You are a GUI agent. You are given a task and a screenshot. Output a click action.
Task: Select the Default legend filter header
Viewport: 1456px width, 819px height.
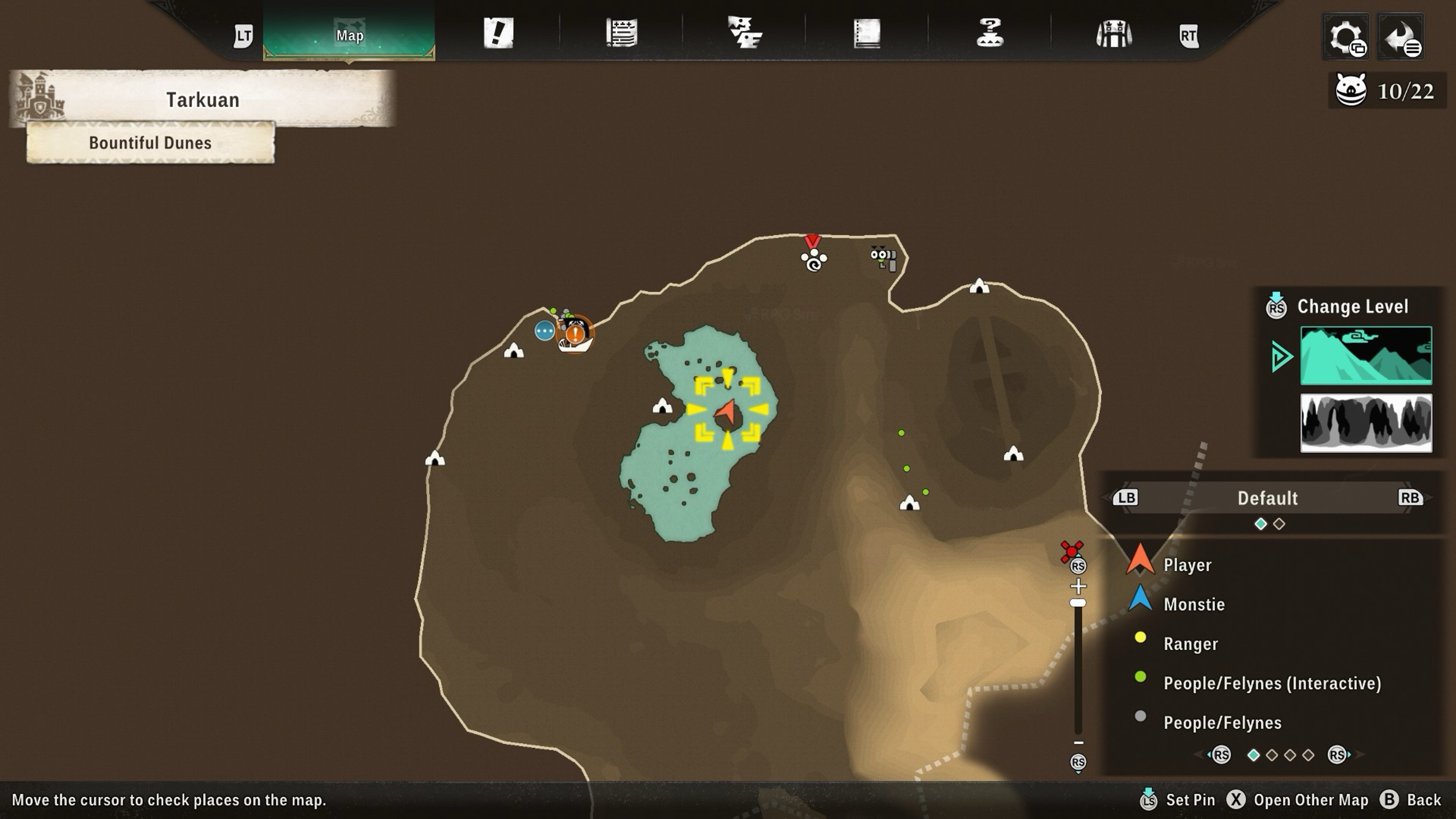[x=1267, y=498]
